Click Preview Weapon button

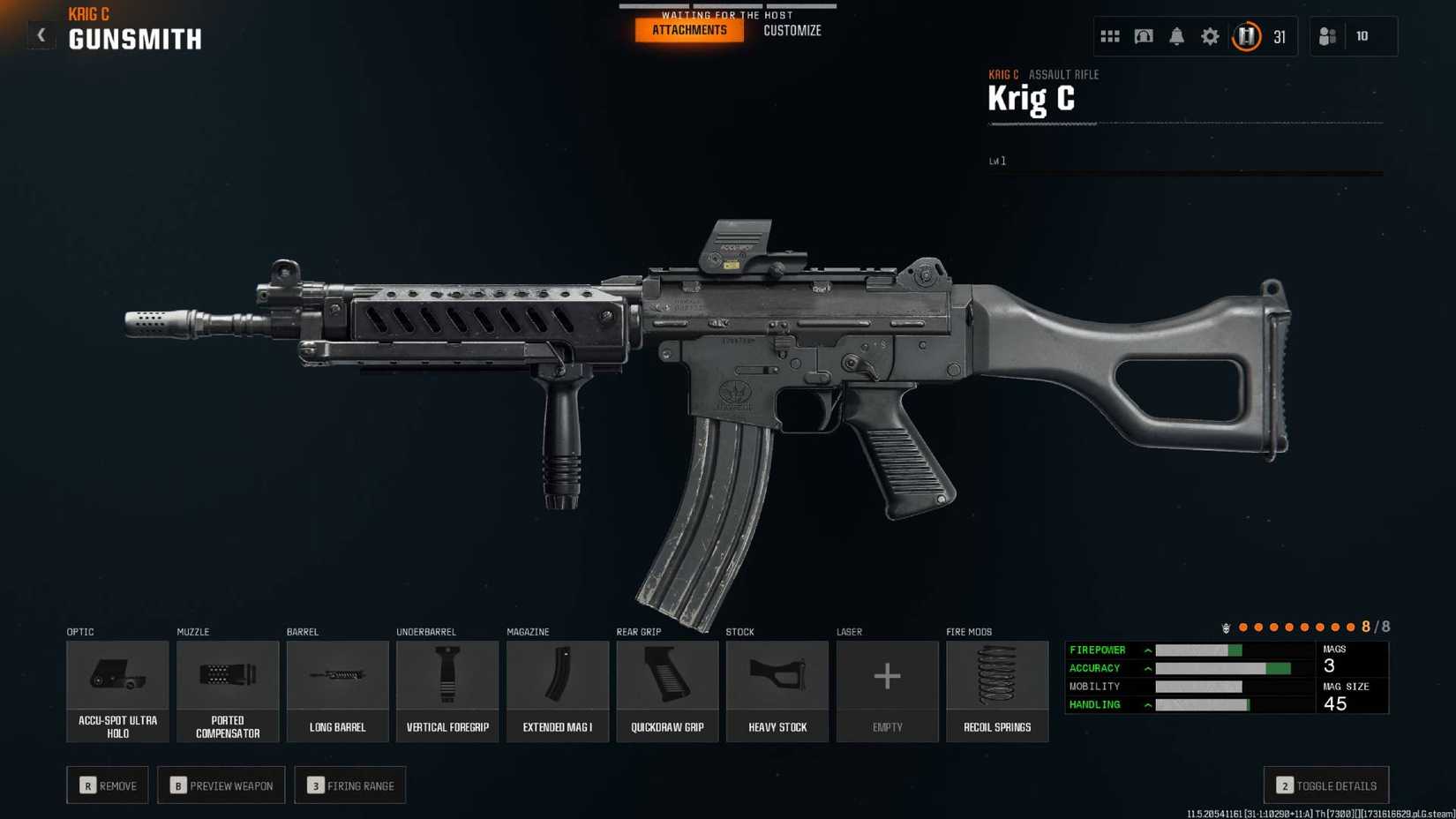221,785
